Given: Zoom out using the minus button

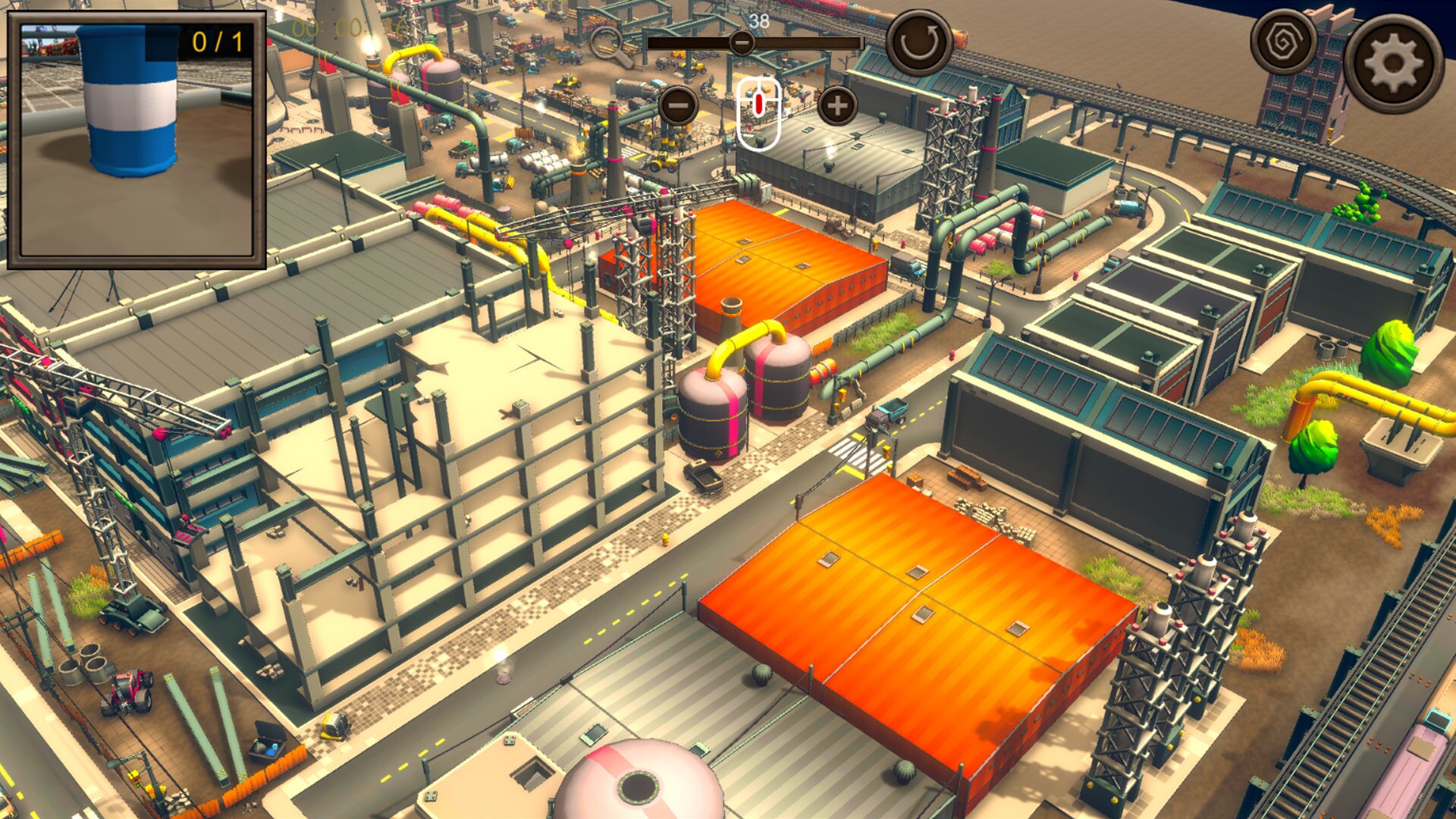Looking at the screenshot, I should (x=677, y=106).
